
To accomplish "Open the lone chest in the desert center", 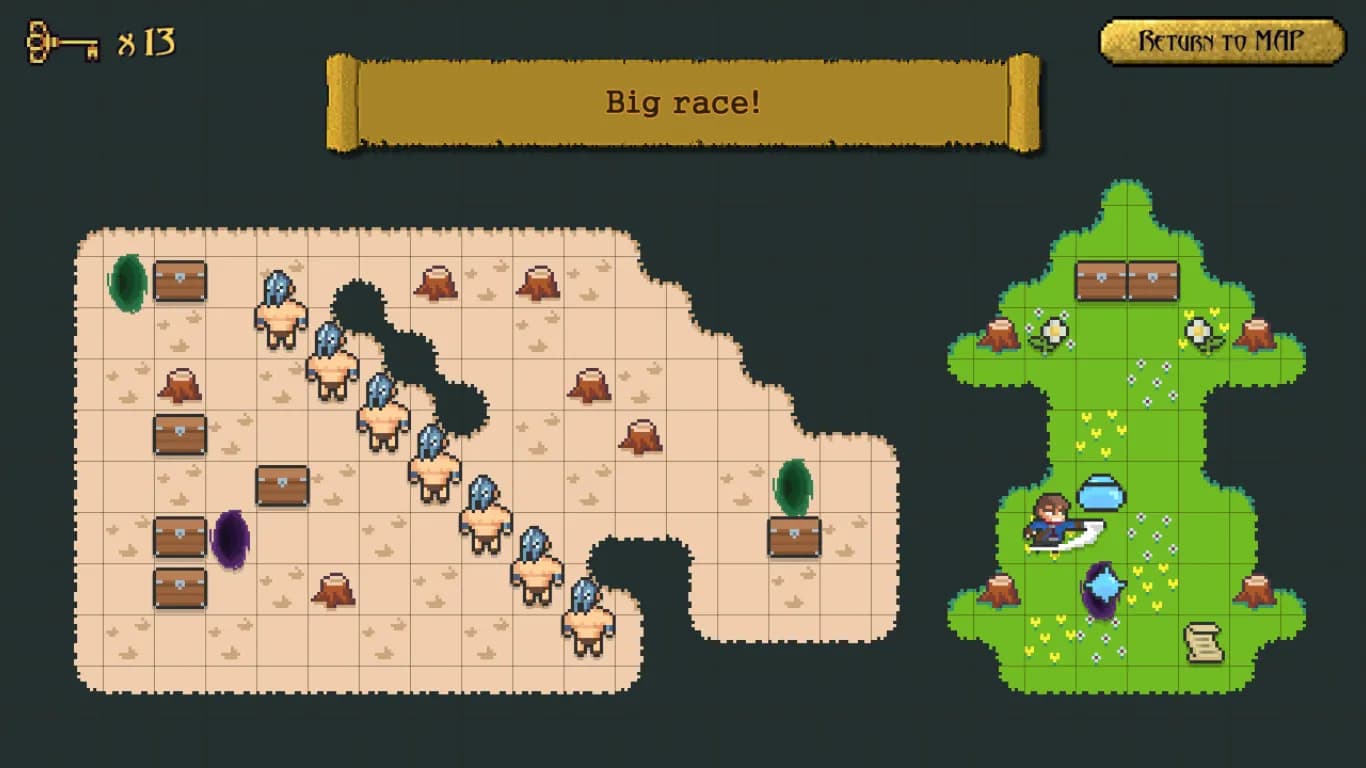I will coord(281,486).
